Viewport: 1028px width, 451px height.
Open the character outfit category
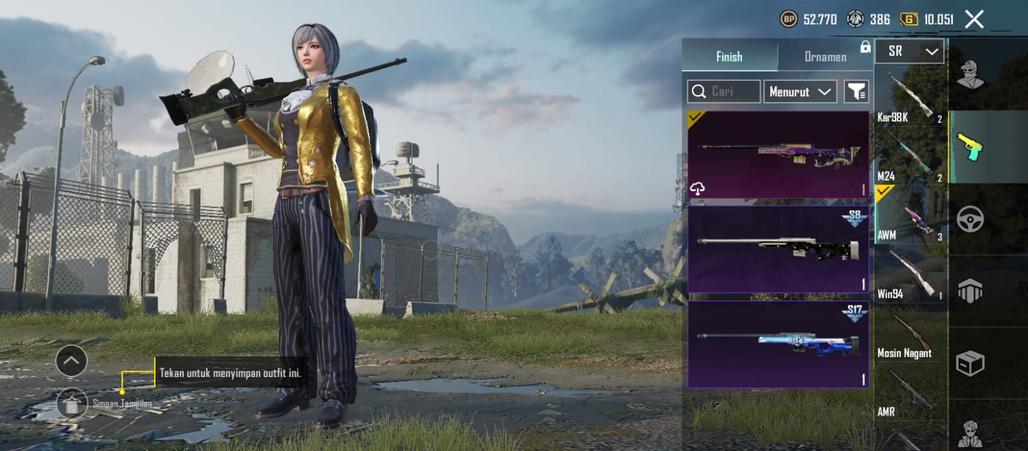tap(970, 74)
